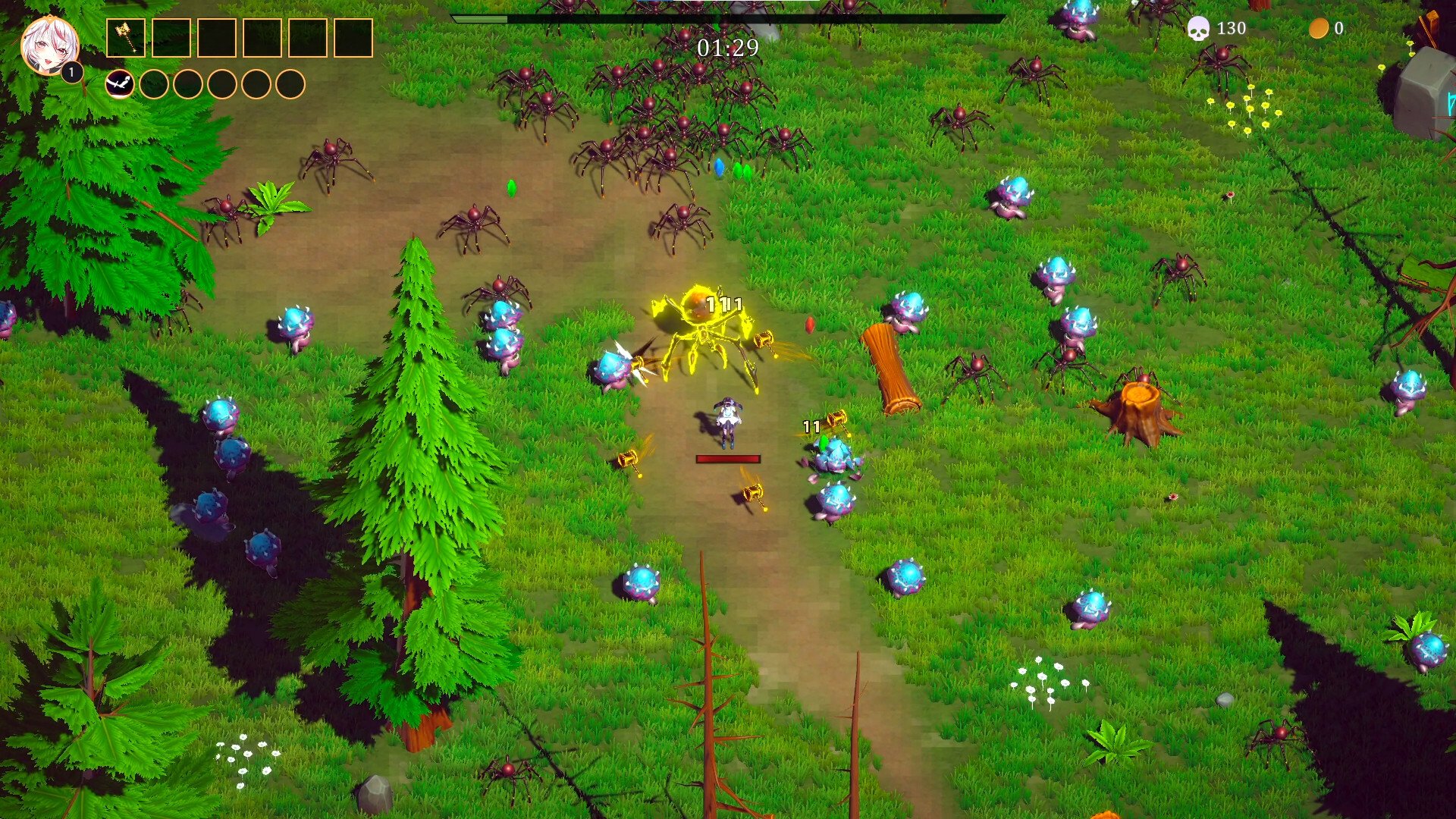Image resolution: width=1456 pixels, height=819 pixels.
Task: Click the white-haired character portrait
Action: [x=49, y=45]
